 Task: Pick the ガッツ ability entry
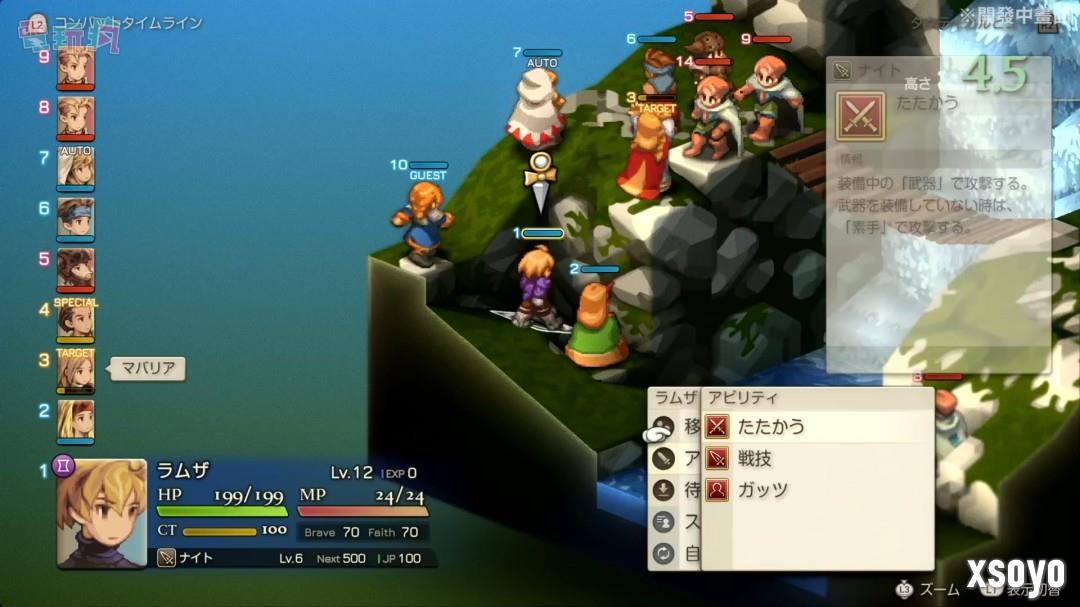[x=762, y=490]
